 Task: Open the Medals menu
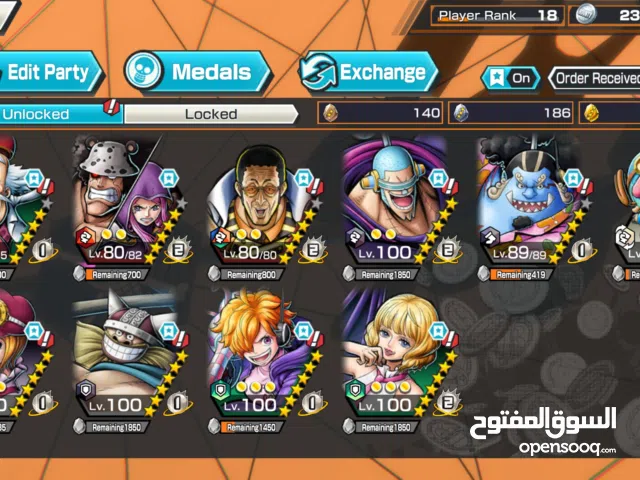pyautogui.click(x=197, y=72)
